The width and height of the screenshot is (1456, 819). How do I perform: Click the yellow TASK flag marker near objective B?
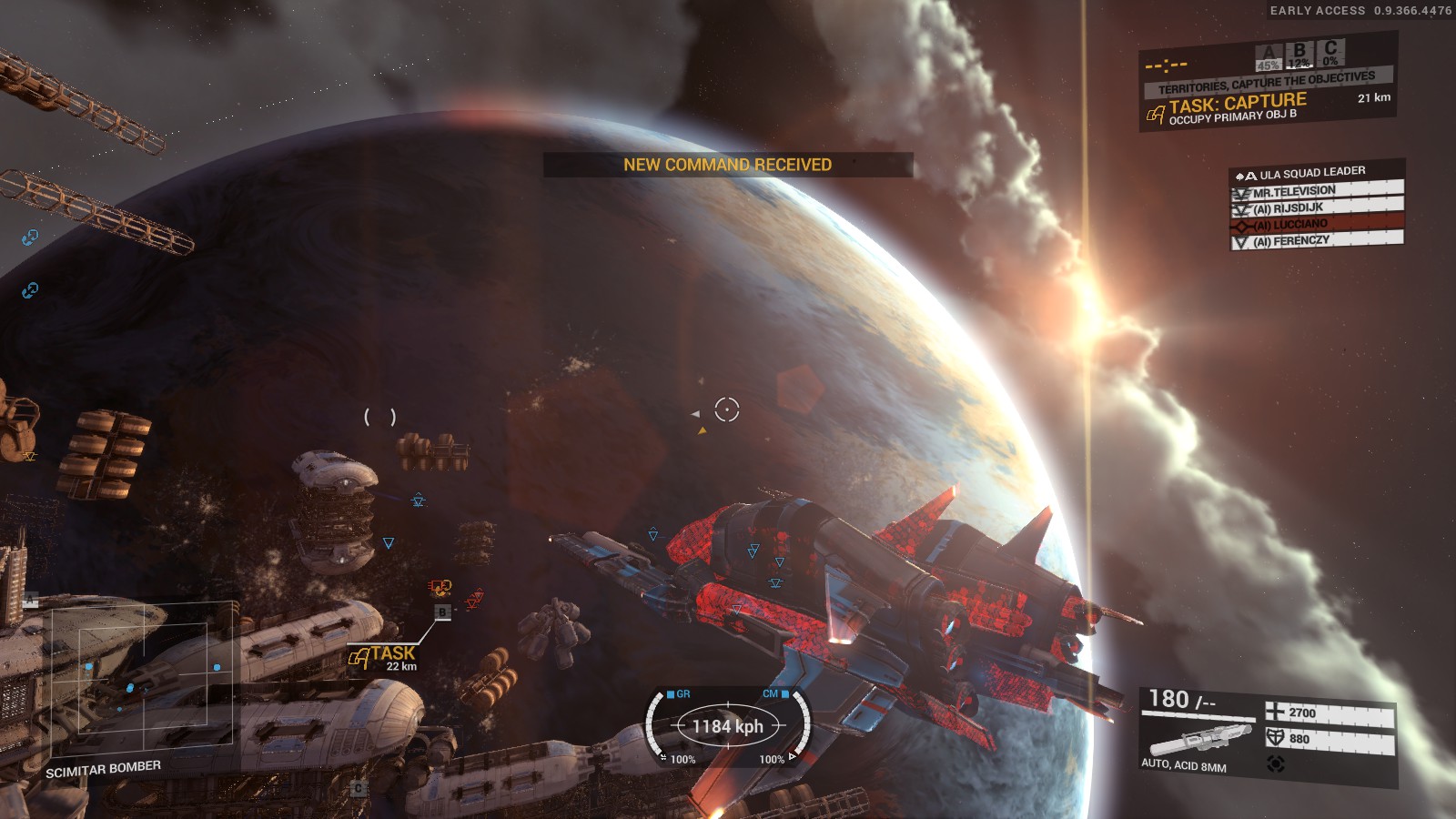pos(360,654)
